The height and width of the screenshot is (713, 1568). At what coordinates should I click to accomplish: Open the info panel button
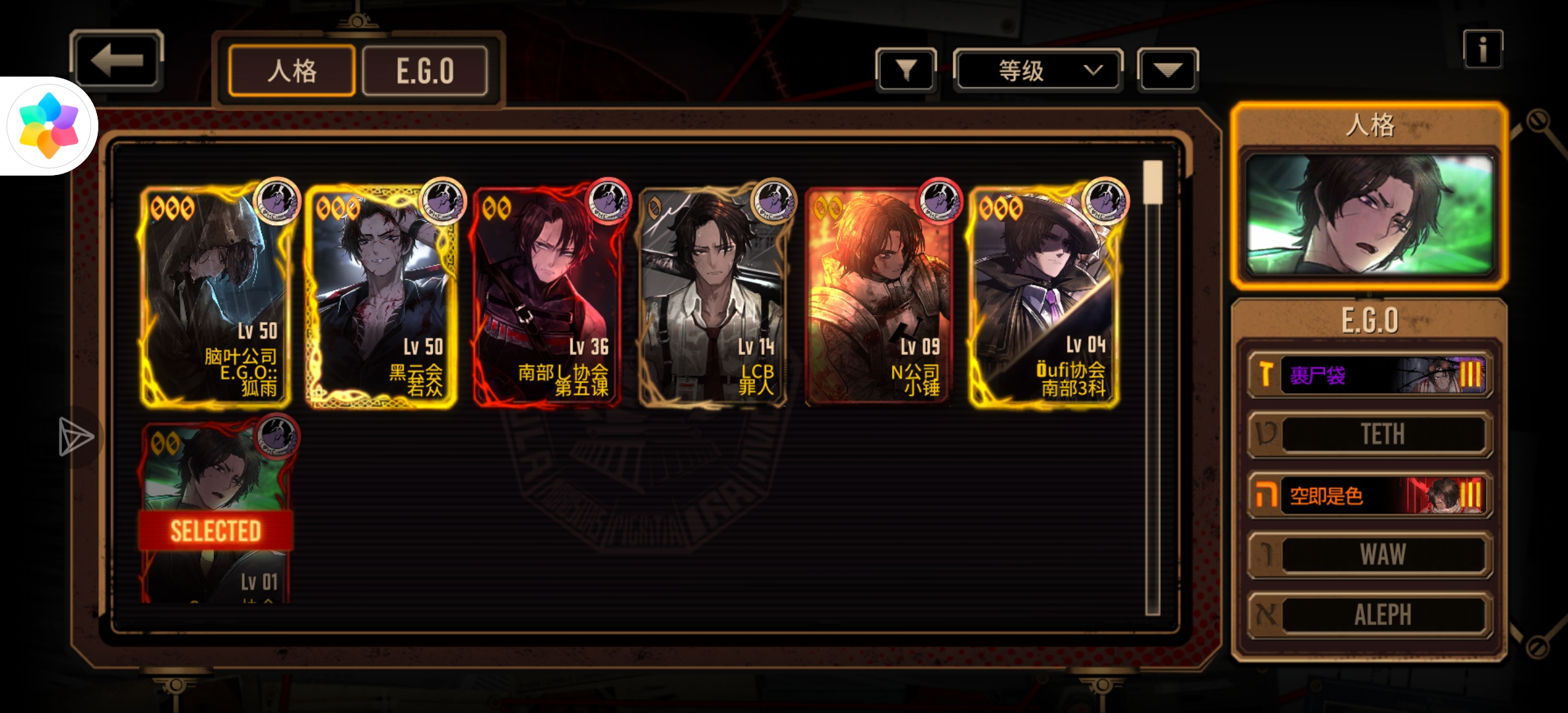tap(1482, 50)
